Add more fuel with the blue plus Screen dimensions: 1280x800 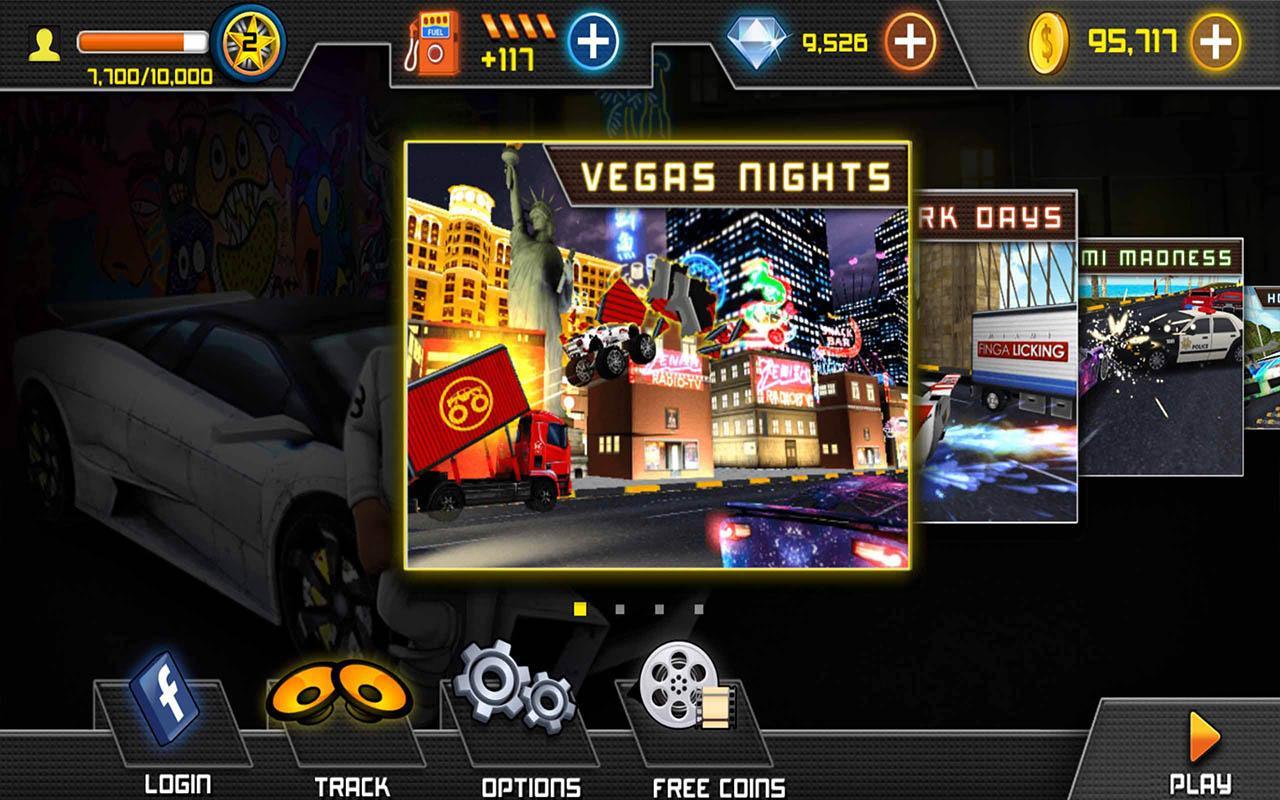[x=593, y=42]
